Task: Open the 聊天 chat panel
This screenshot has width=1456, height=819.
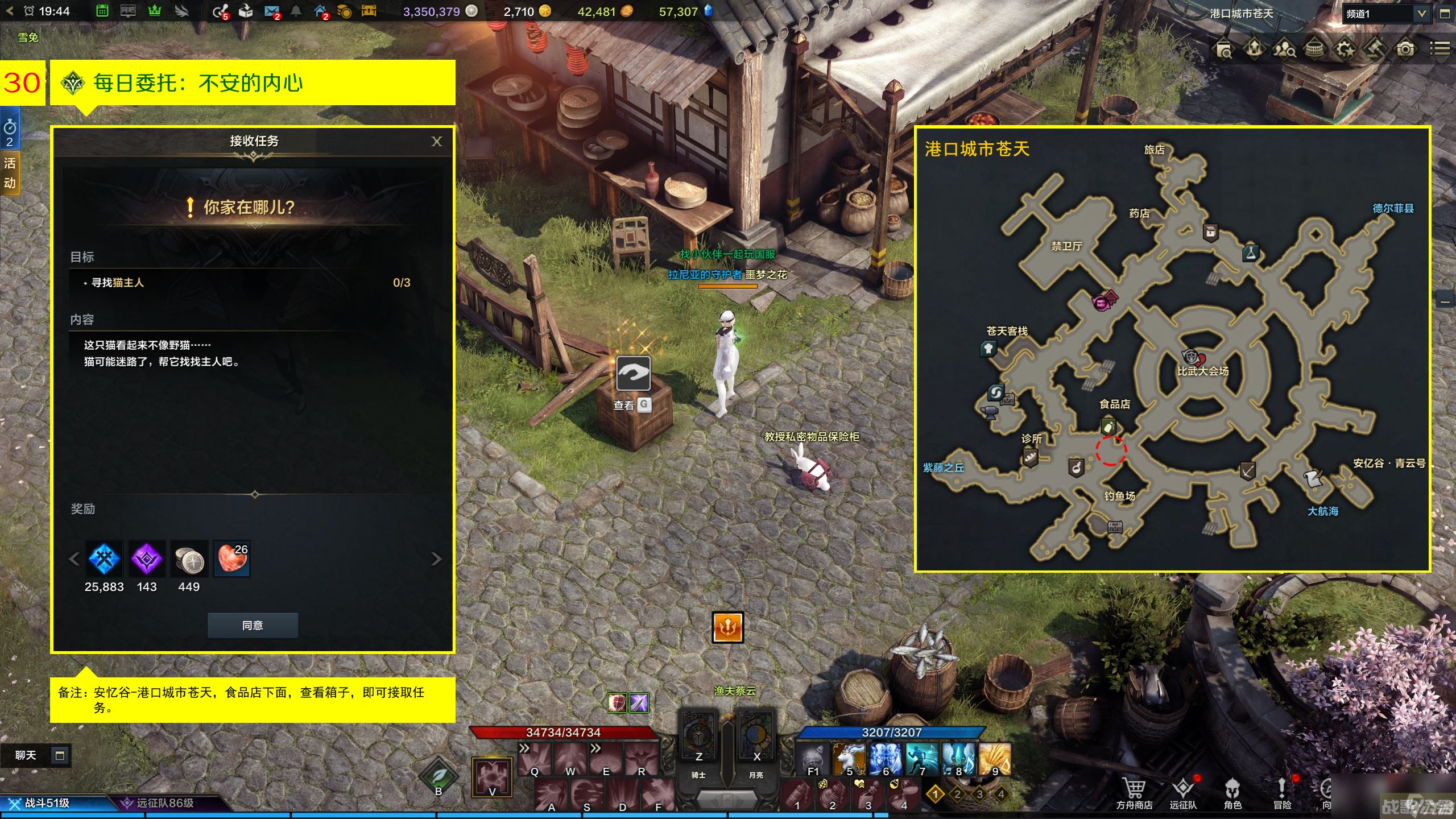Action: 26,755
